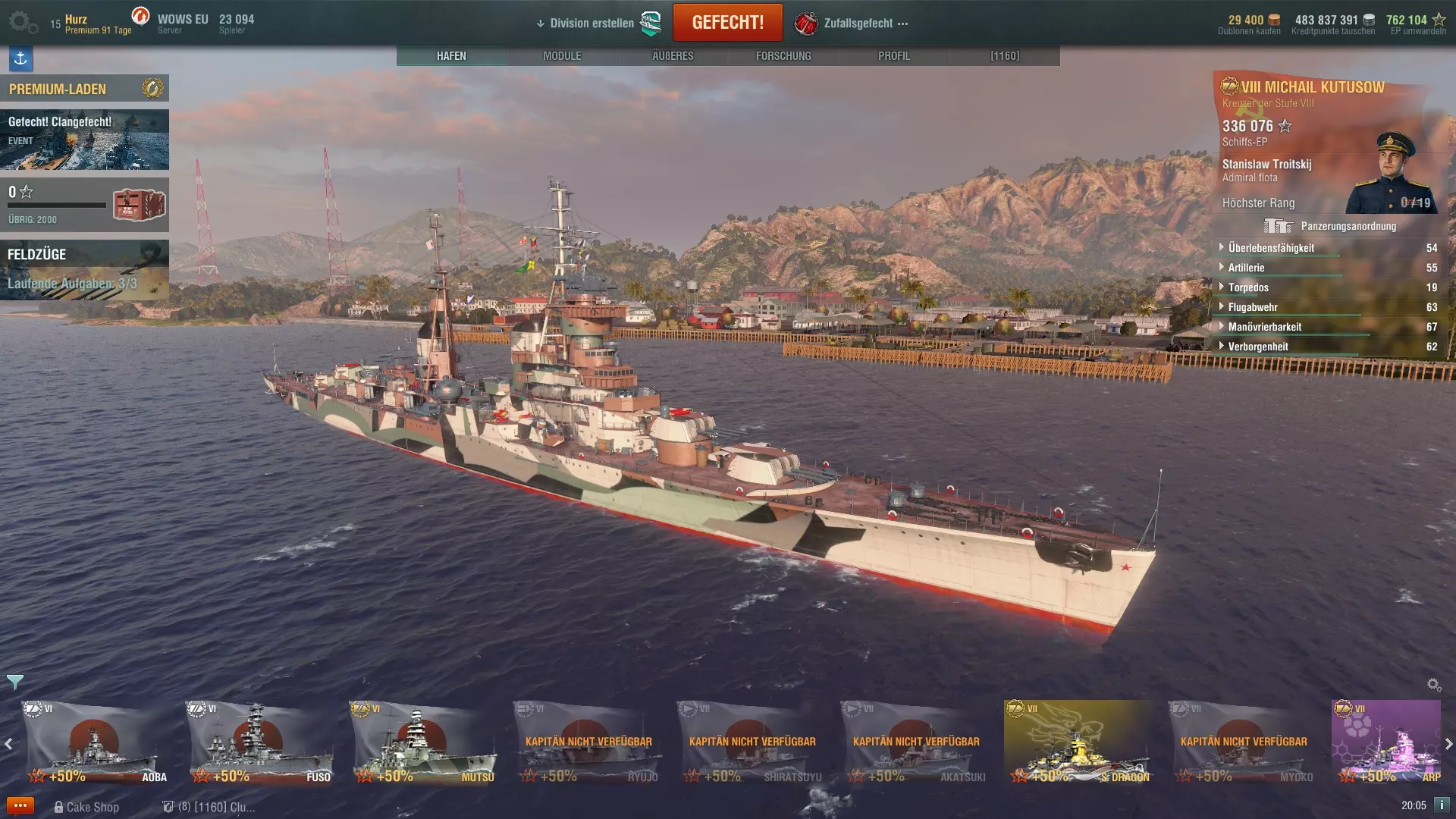
Task: Open the orange chat button
Action: 20,806
